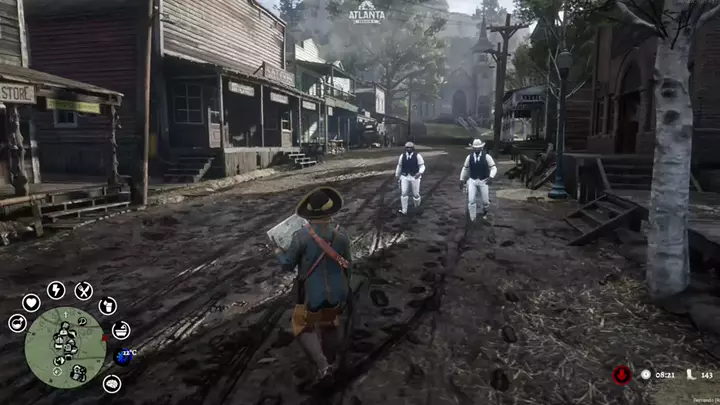Image resolution: width=720 pixels, height=405 pixels.
Task: Check the fork and knife hunger icon
Action: coord(84,291)
